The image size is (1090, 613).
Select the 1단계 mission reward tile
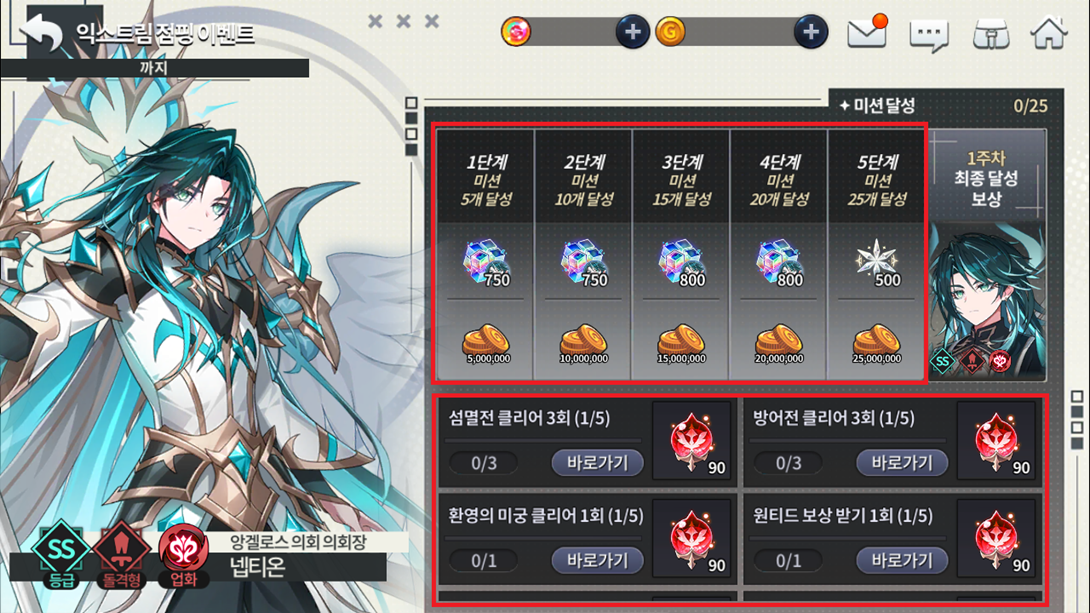tap(486, 254)
